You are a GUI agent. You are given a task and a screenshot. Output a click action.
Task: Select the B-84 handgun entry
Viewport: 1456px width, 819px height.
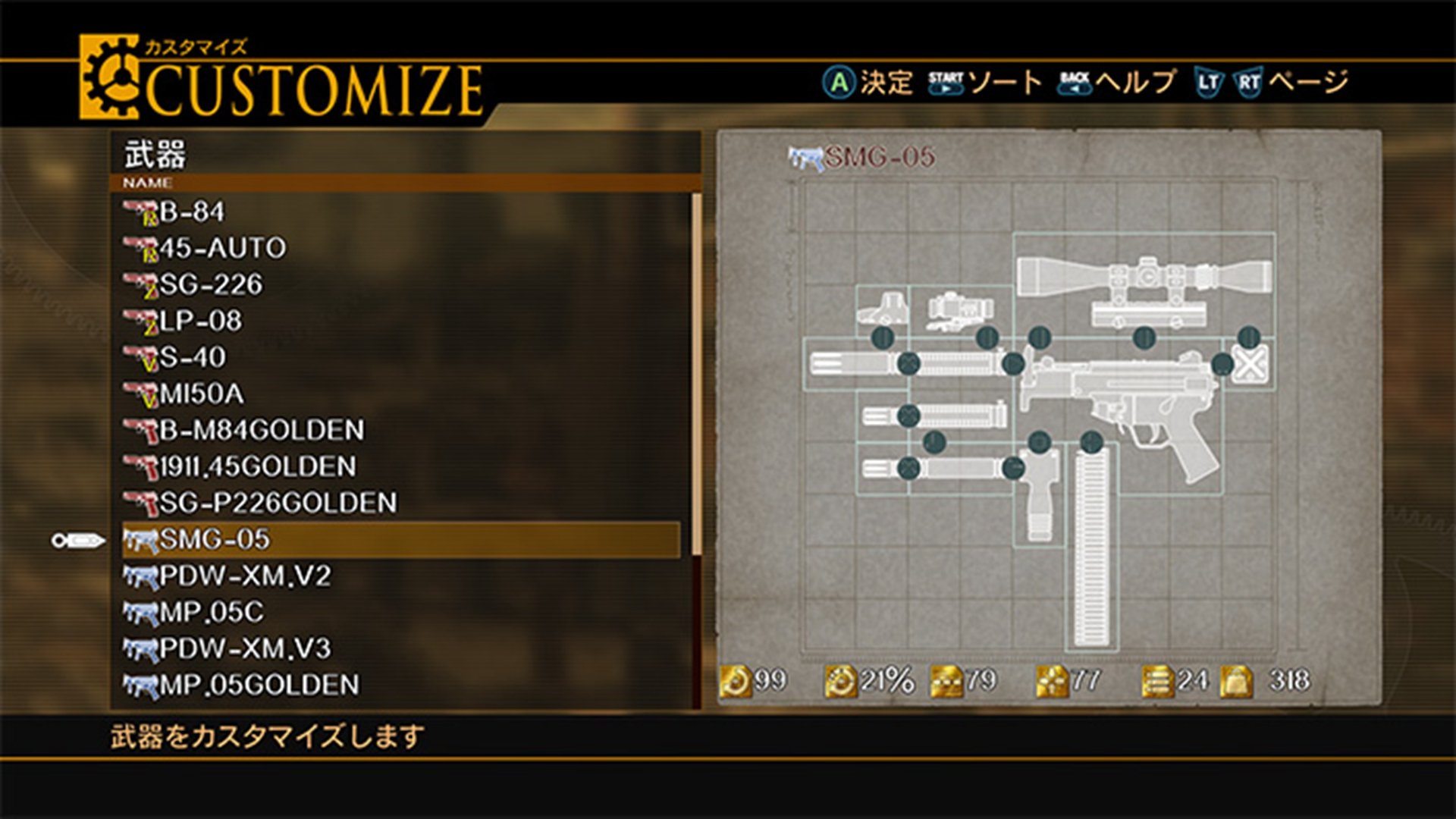point(191,212)
